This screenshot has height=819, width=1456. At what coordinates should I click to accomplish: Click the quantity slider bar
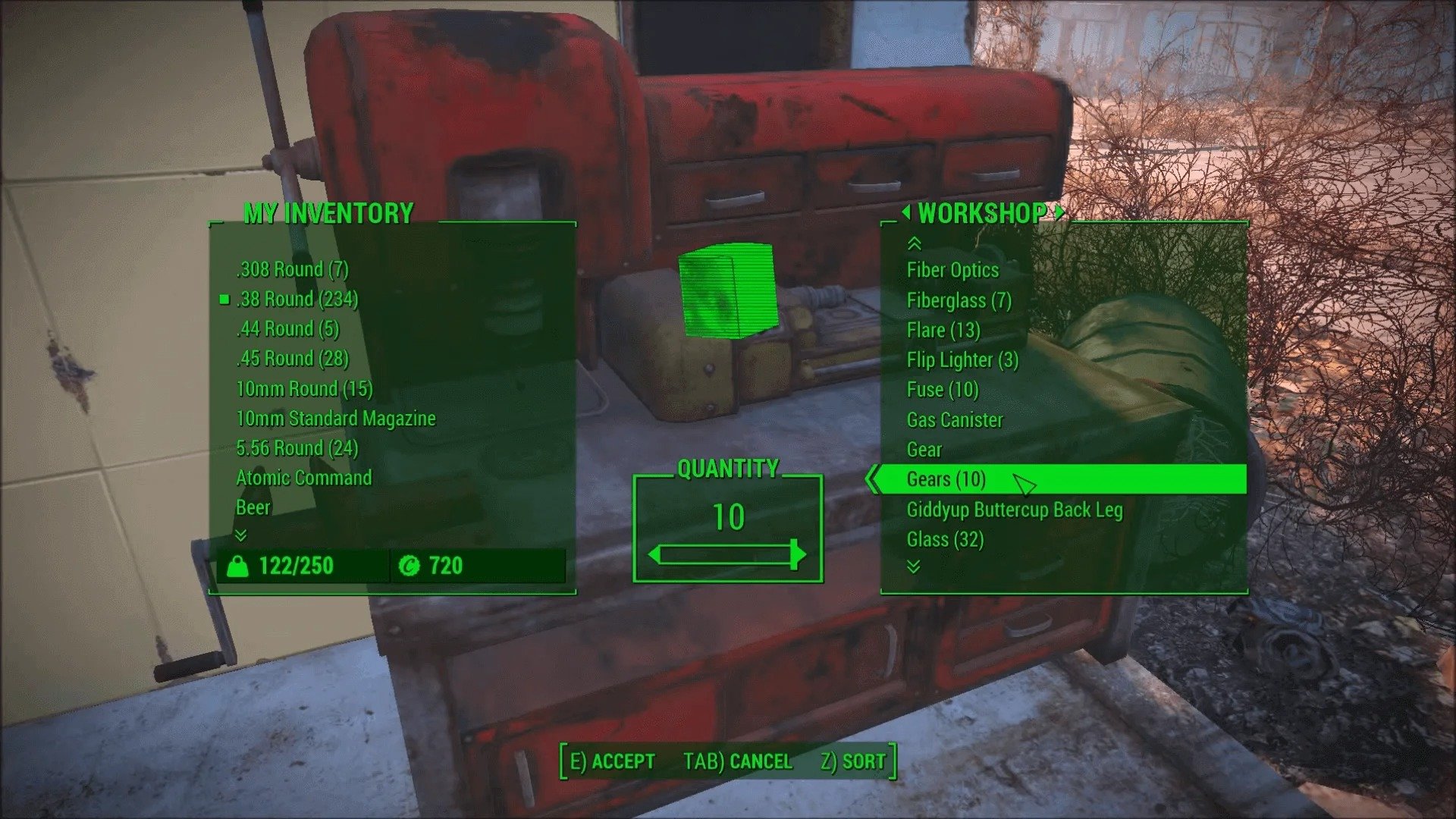(x=726, y=555)
